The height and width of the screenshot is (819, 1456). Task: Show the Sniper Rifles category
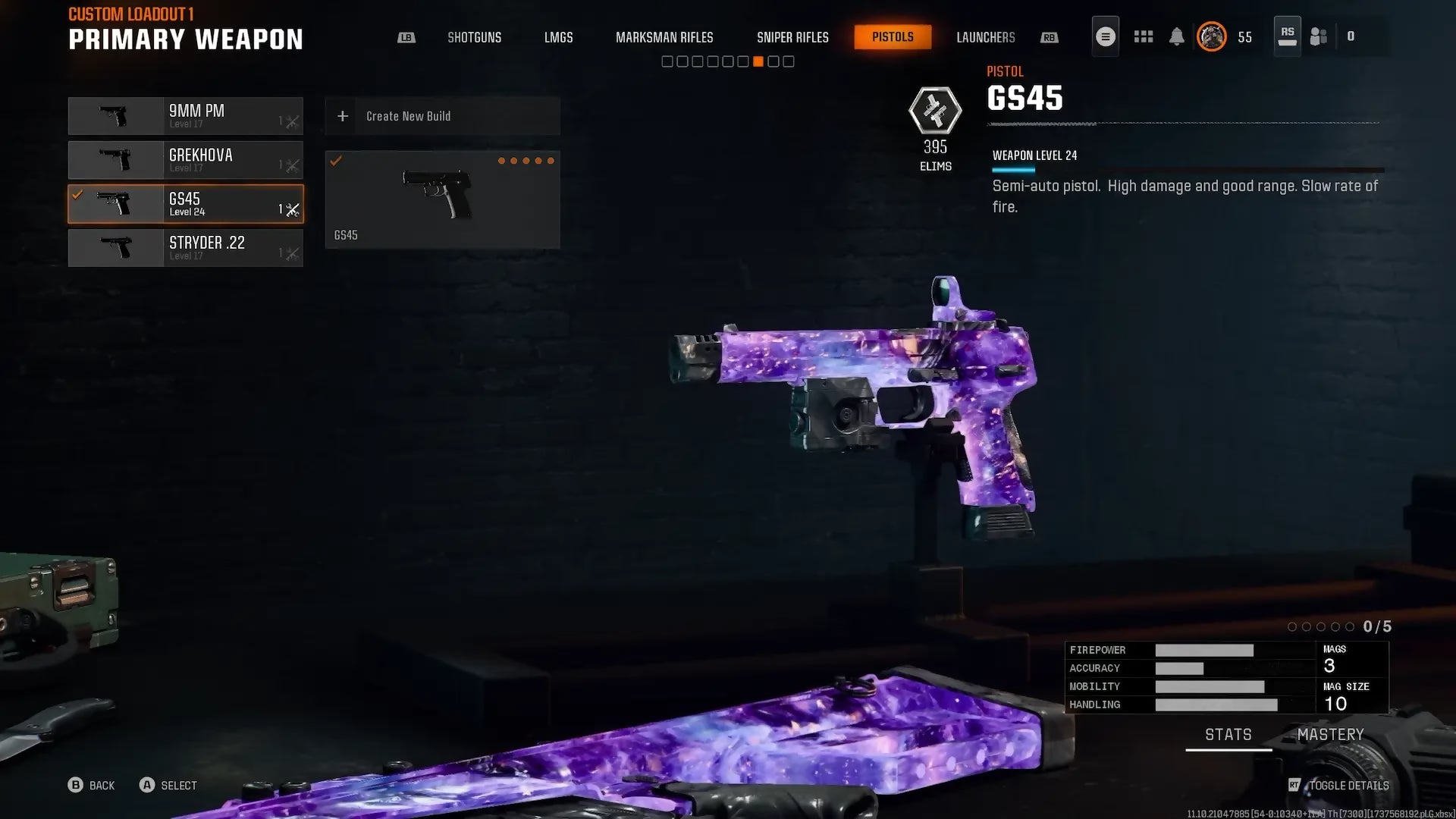tap(792, 37)
